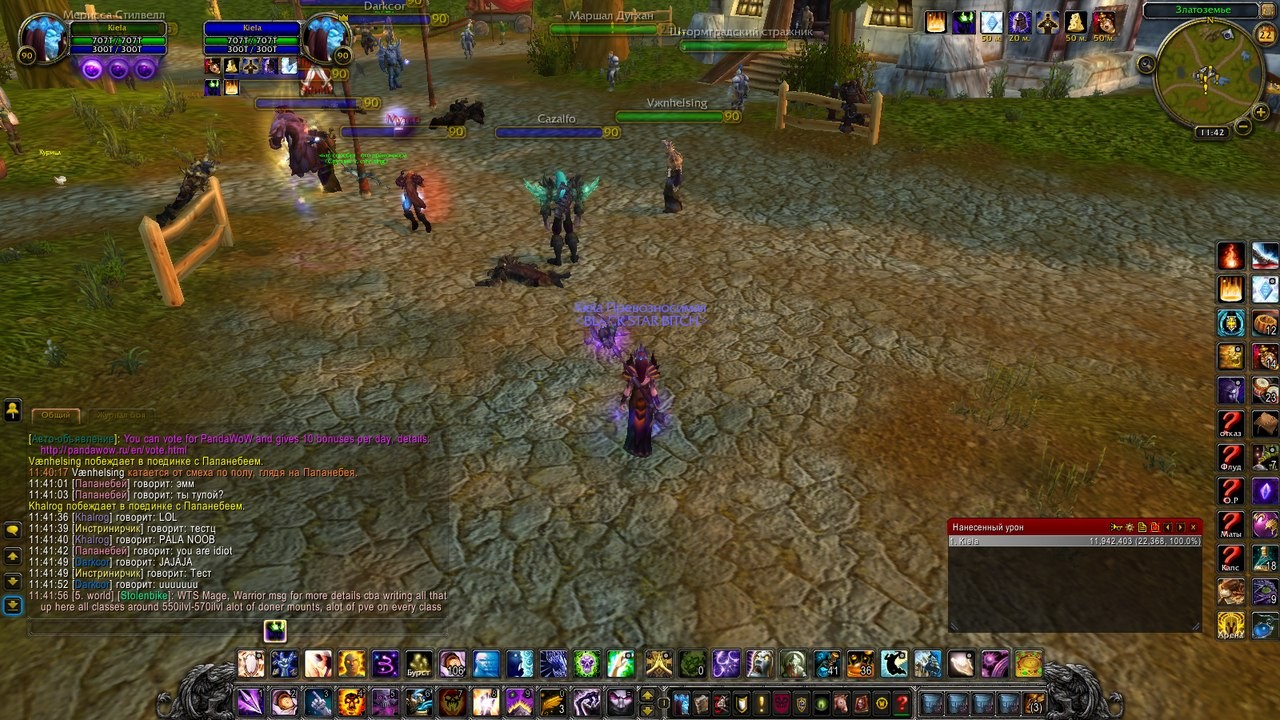The height and width of the screenshot is (720, 1280).
Task: Close the Нанесенный урон damage meter window
Action: point(1193,527)
